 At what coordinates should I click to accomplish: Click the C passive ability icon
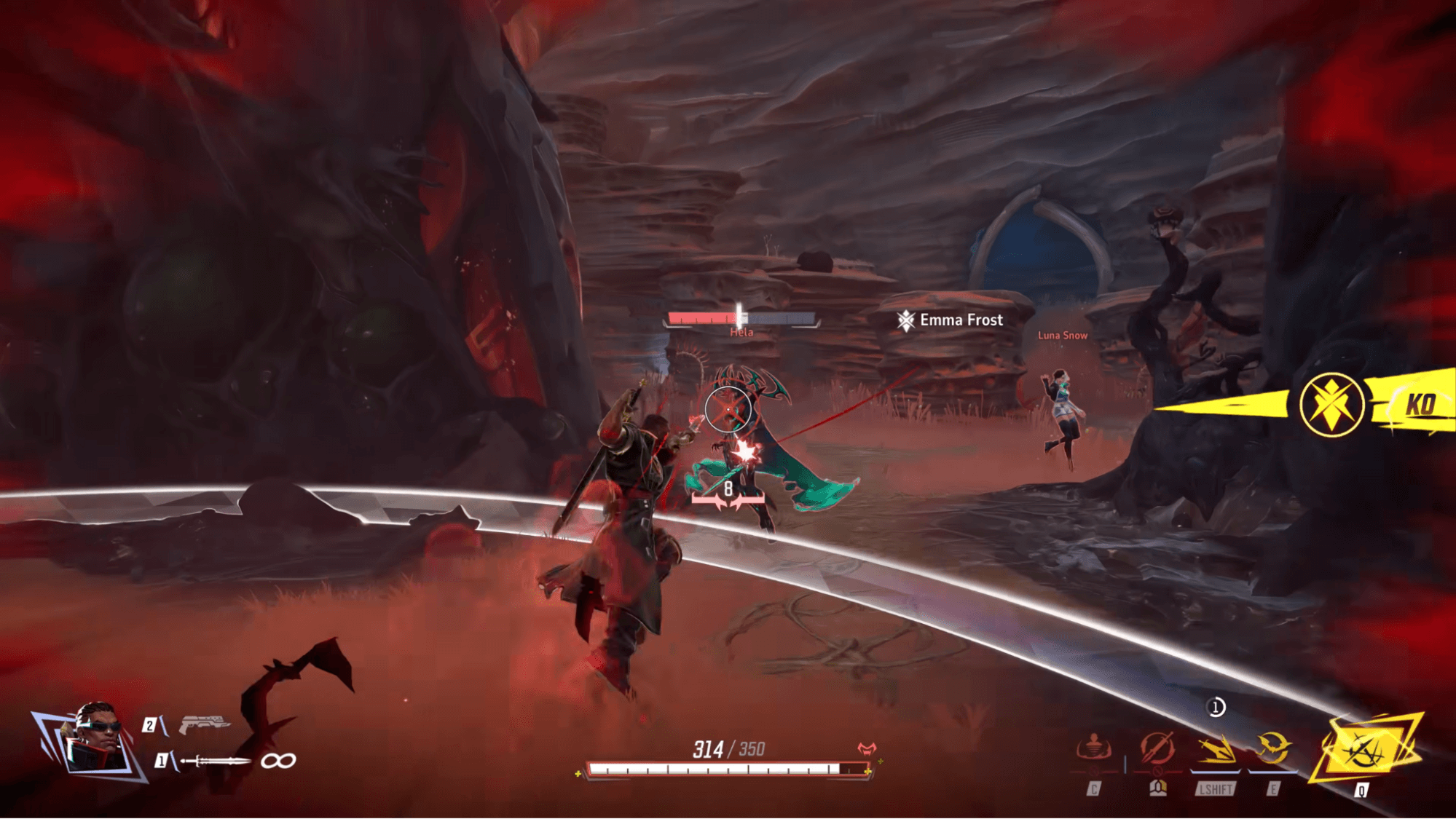tap(1094, 746)
